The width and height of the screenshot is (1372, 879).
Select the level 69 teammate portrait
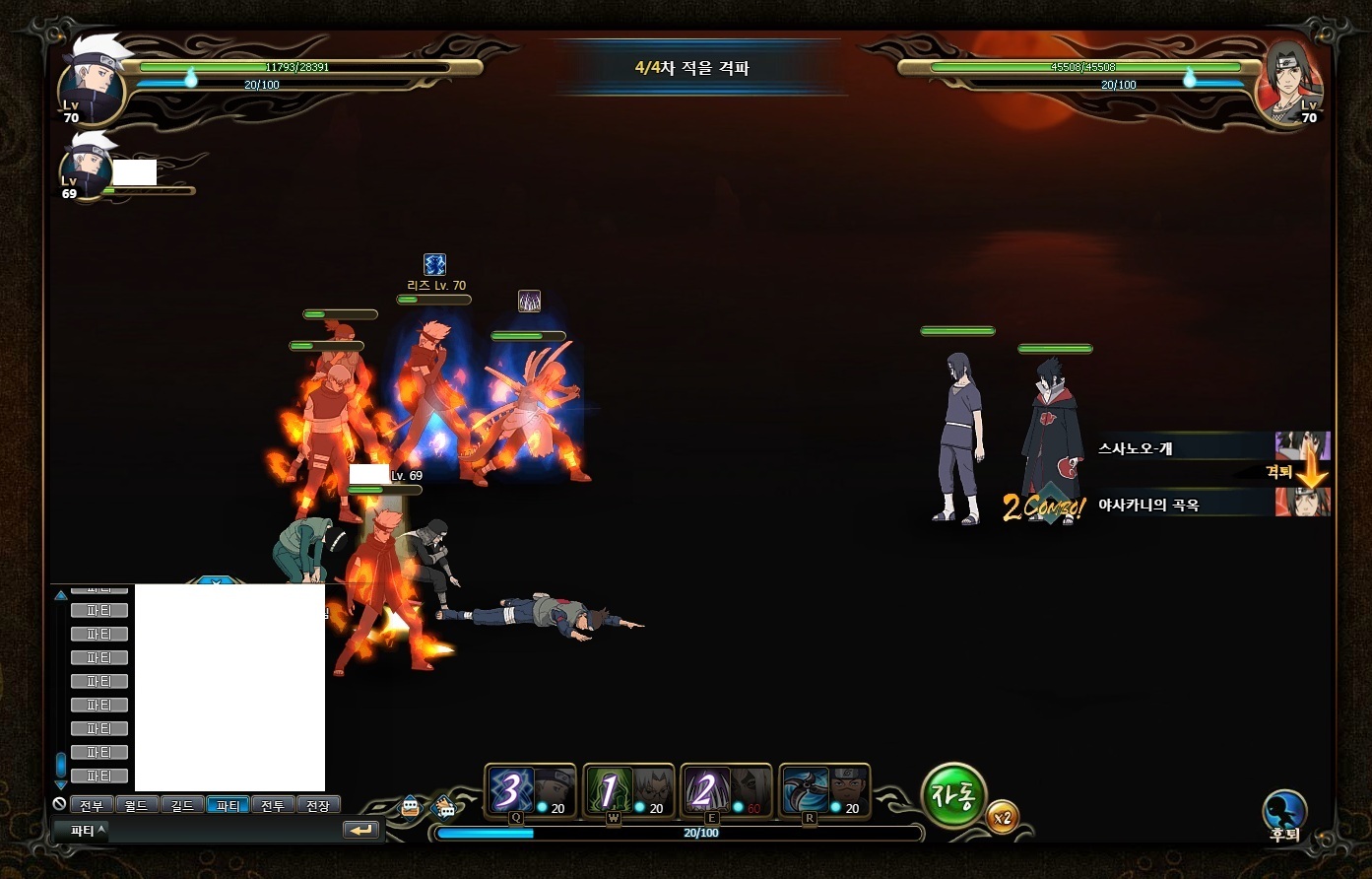click(85, 168)
